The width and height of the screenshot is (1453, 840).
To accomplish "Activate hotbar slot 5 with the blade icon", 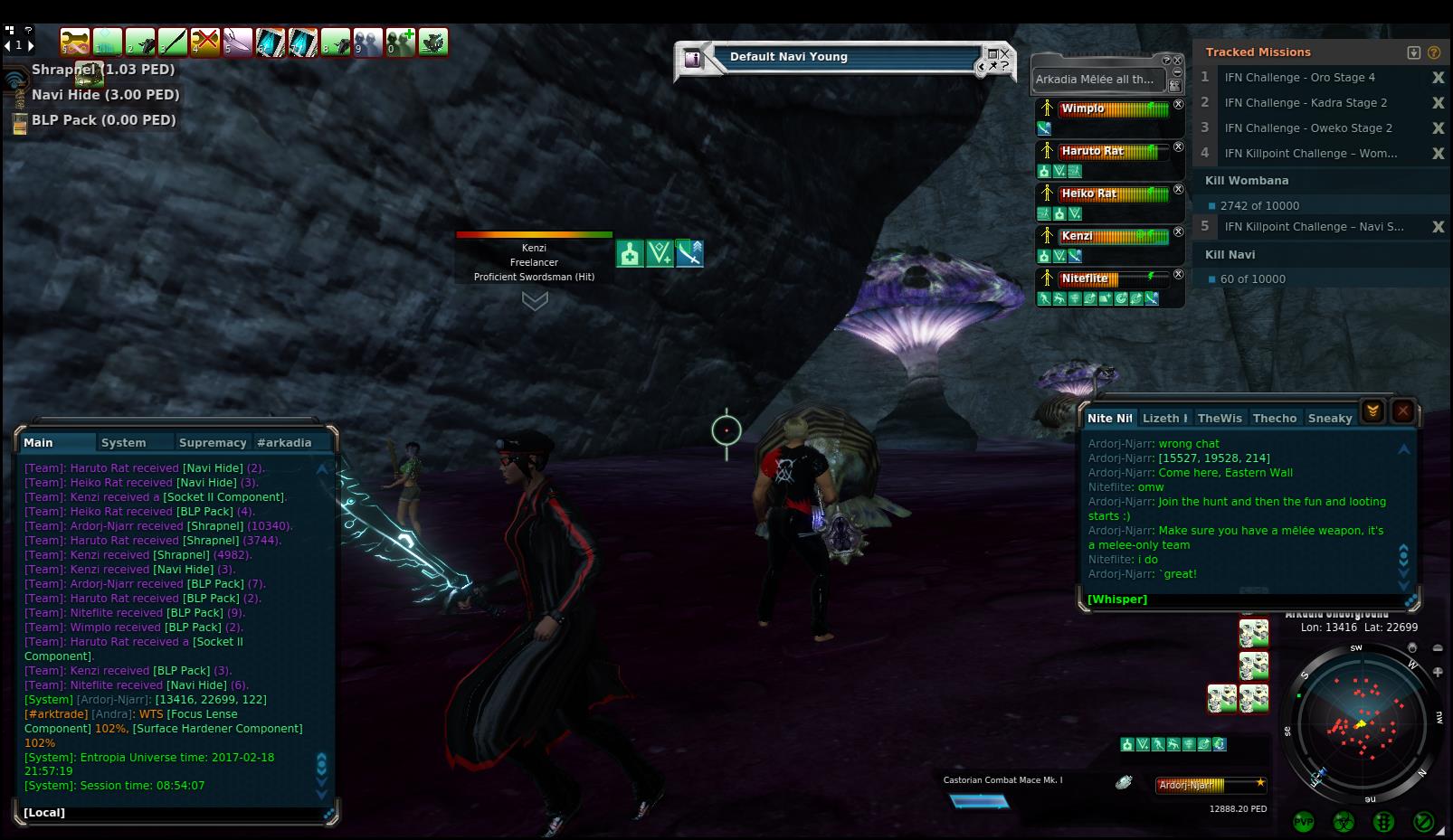I will click(238, 42).
